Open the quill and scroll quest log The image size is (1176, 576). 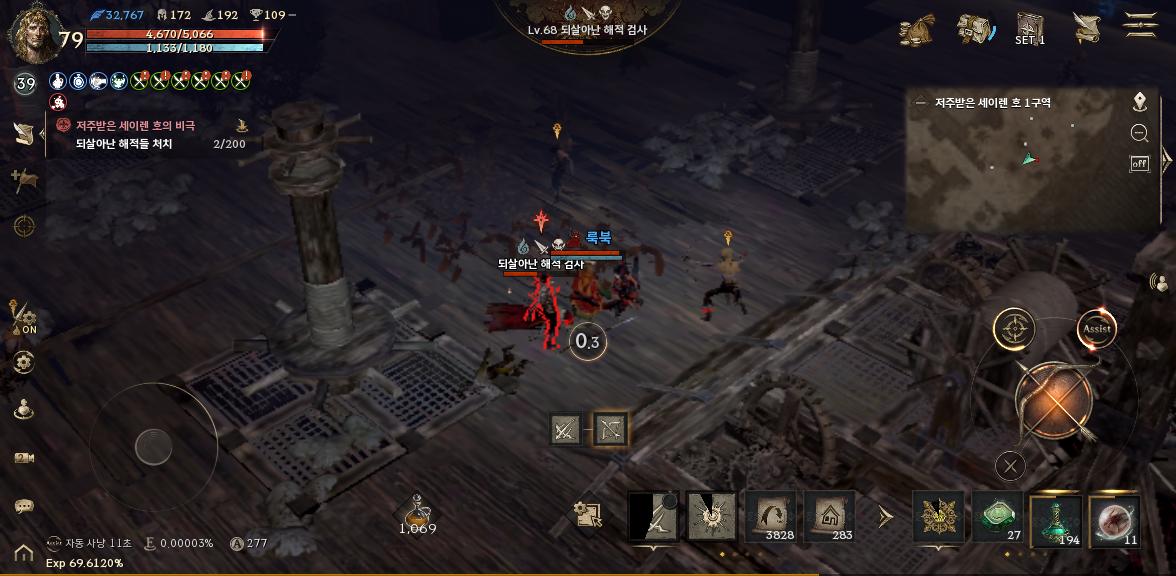coord(1086,28)
